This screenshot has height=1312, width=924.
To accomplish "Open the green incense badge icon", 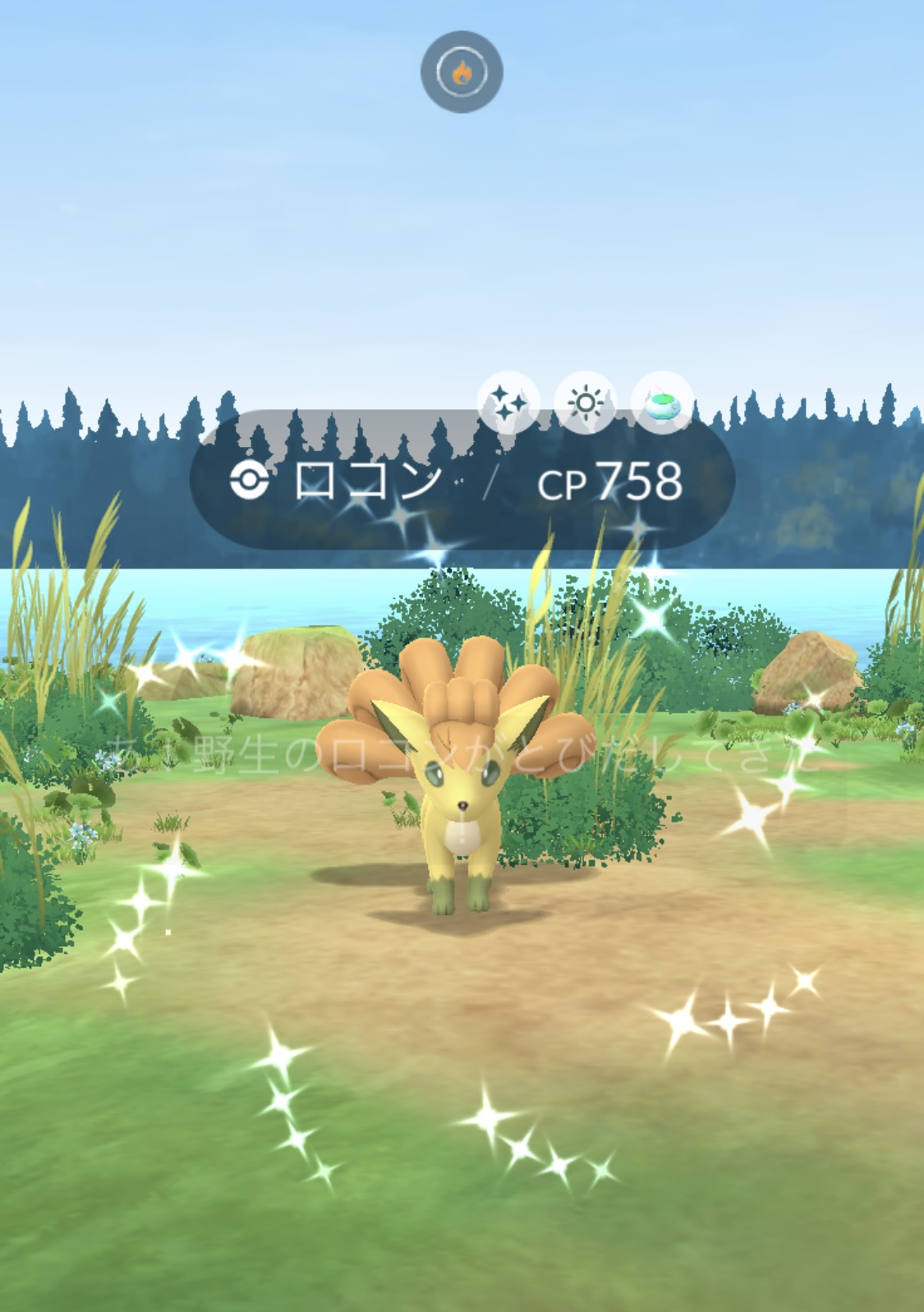I will pyautogui.click(x=661, y=403).
